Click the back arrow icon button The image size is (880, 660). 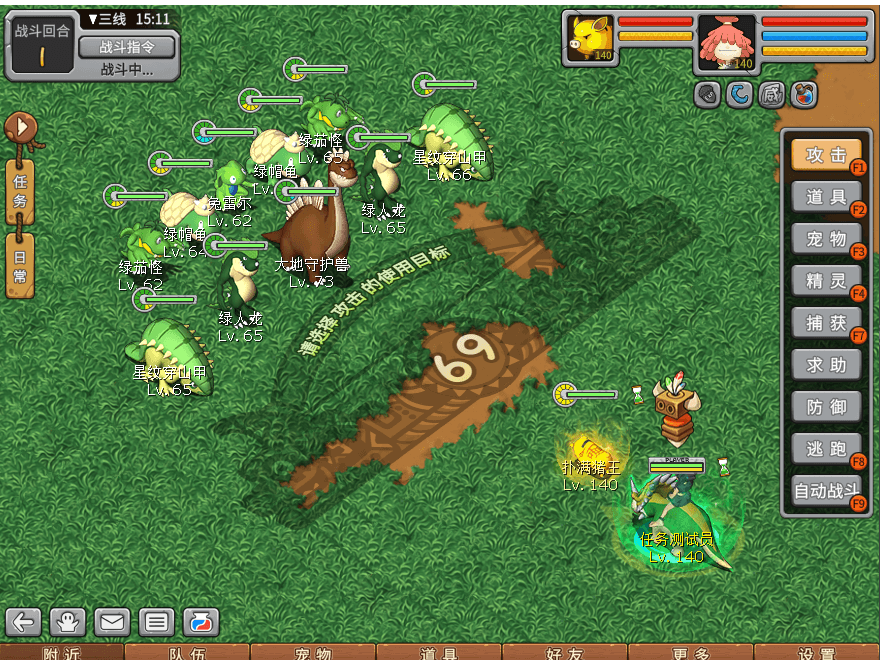[24, 622]
